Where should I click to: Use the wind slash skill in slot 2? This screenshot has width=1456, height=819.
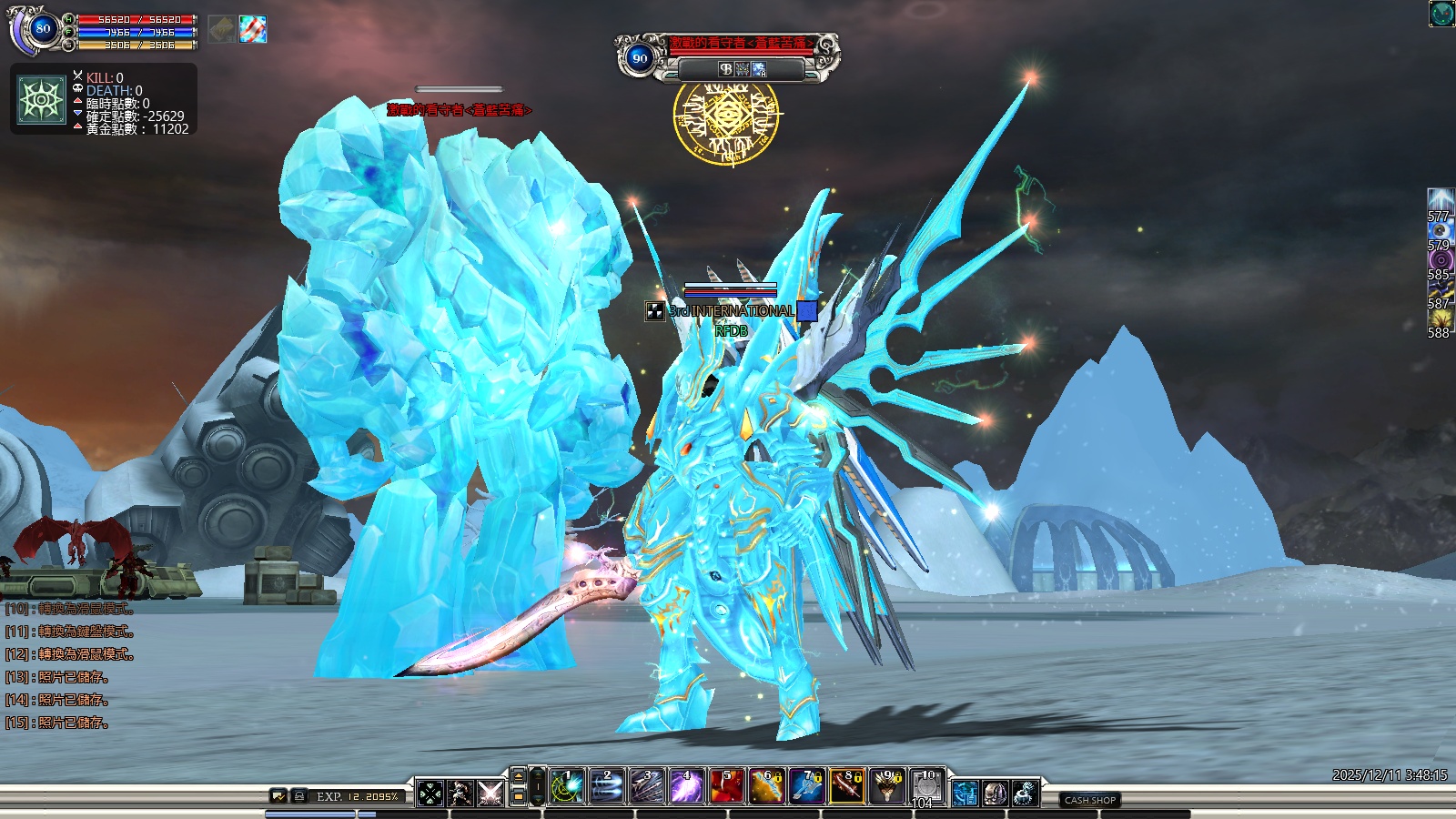pos(607,787)
